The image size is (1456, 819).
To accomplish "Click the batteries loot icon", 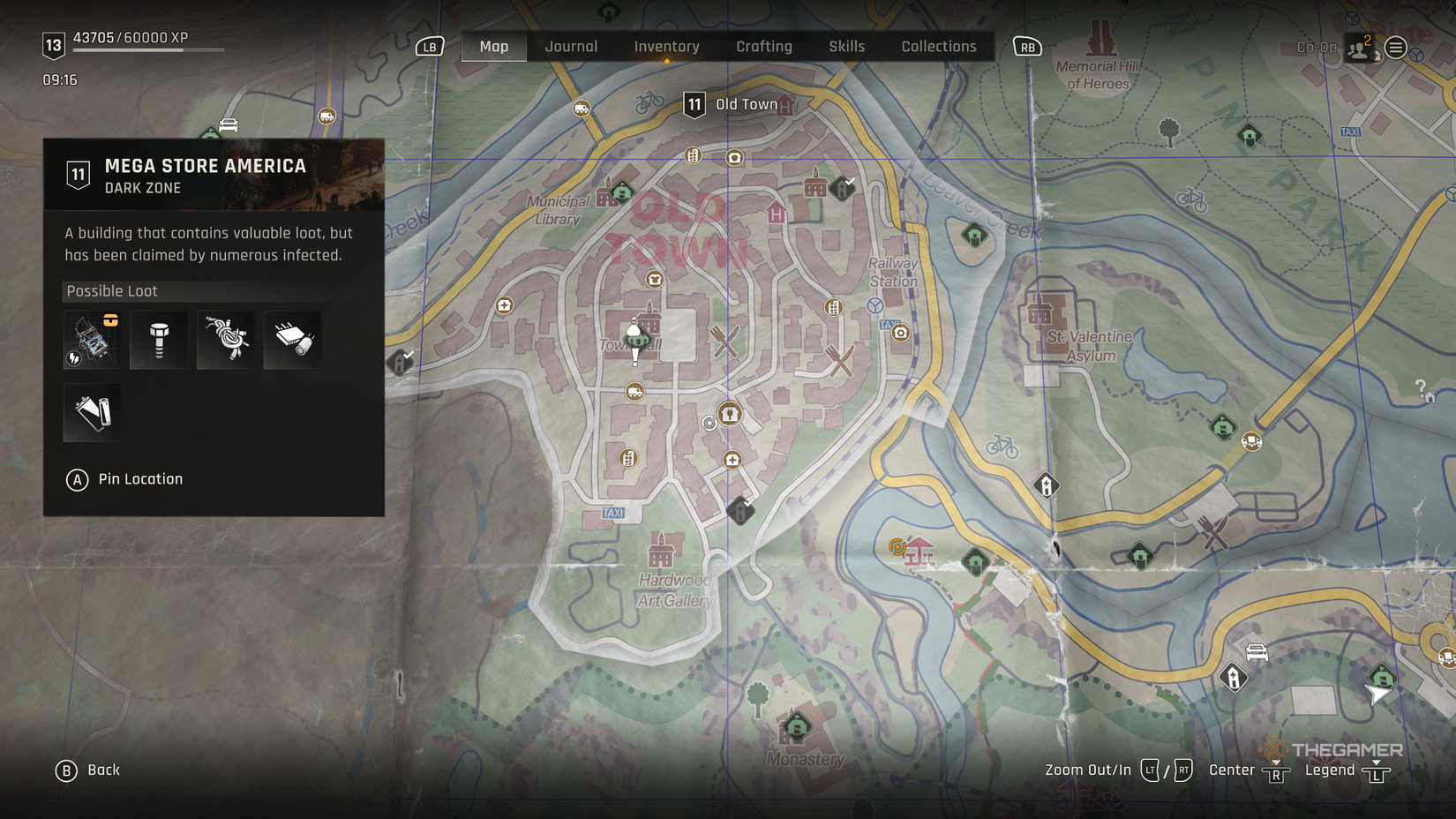I will pyautogui.click(x=91, y=412).
